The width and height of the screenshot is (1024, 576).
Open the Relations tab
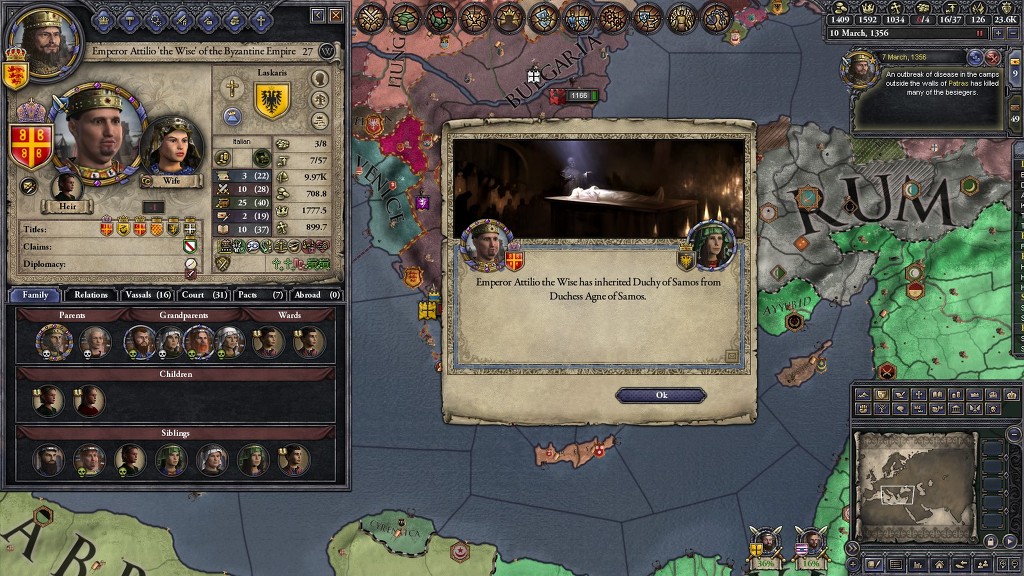[91, 295]
